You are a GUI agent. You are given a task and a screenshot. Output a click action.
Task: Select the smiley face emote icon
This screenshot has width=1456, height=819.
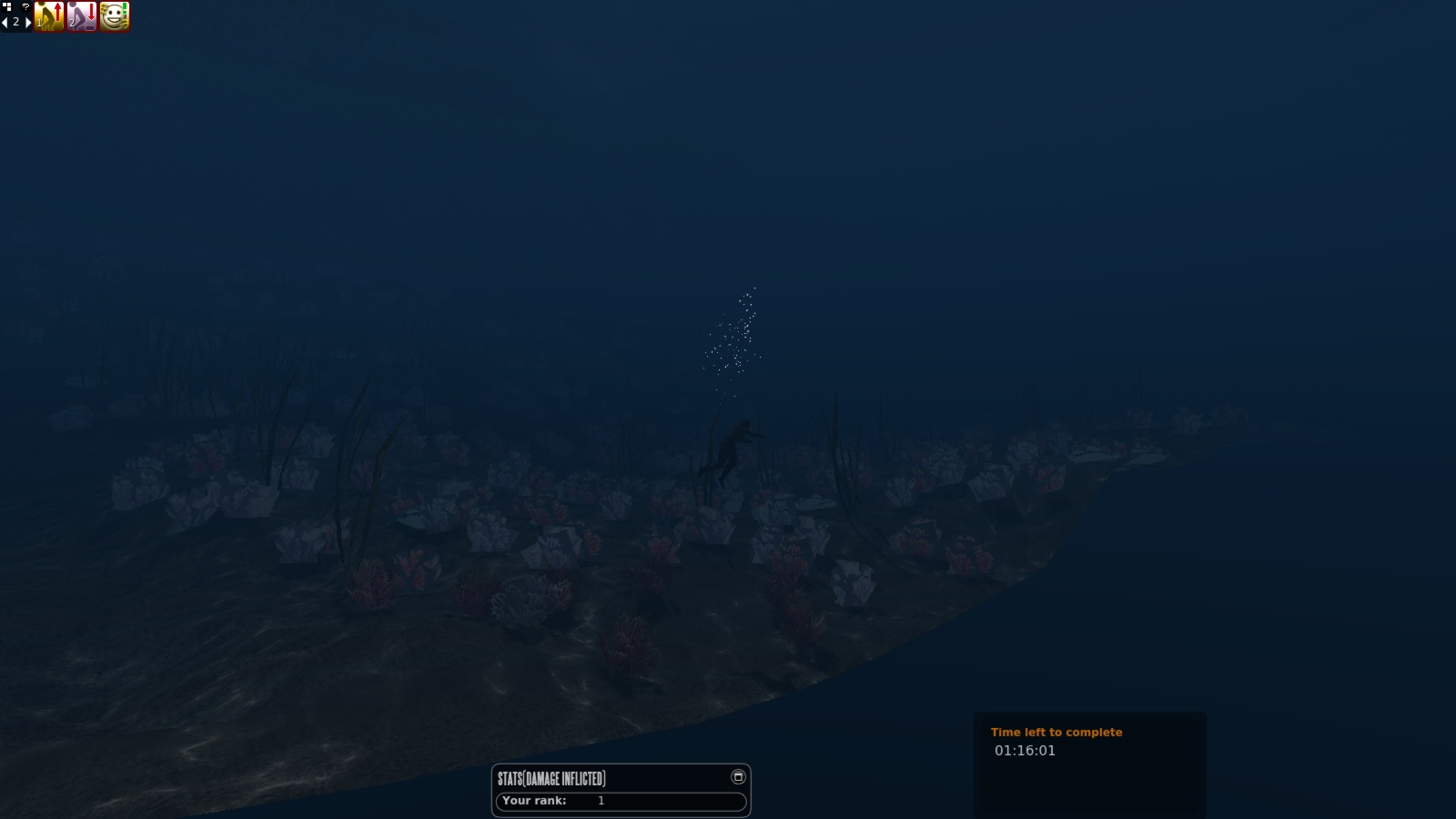[115, 16]
